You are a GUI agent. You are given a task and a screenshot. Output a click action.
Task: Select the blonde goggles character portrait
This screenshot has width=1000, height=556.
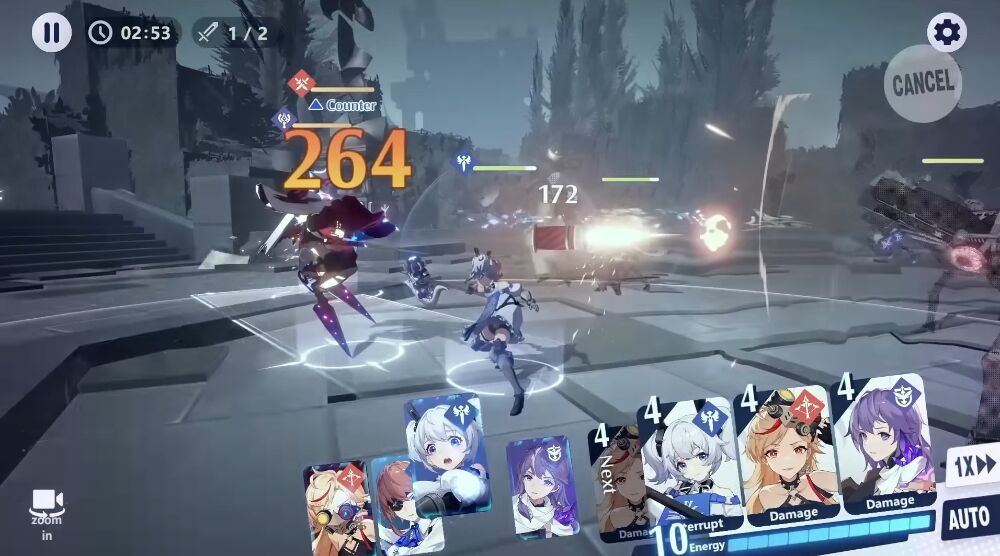click(x=336, y=505)
